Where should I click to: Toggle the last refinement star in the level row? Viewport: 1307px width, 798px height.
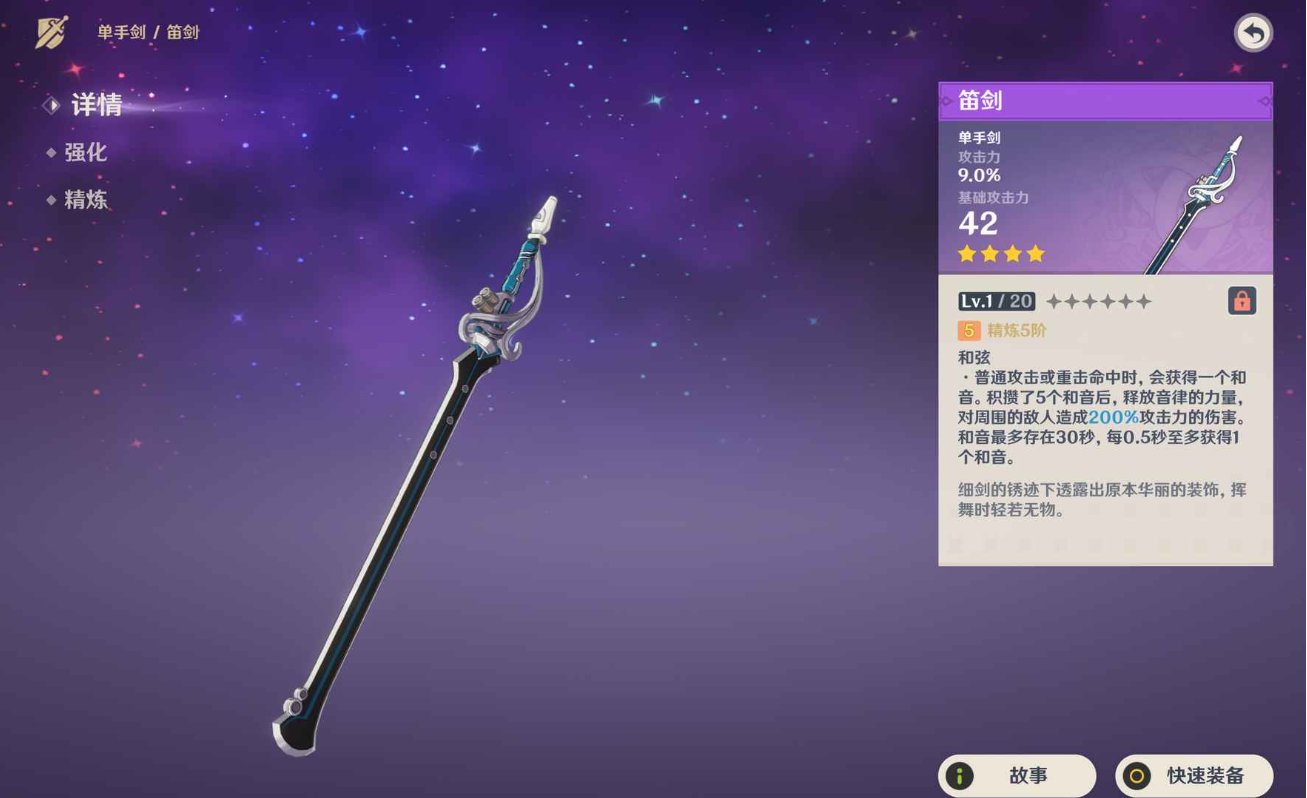[1143, 300]
